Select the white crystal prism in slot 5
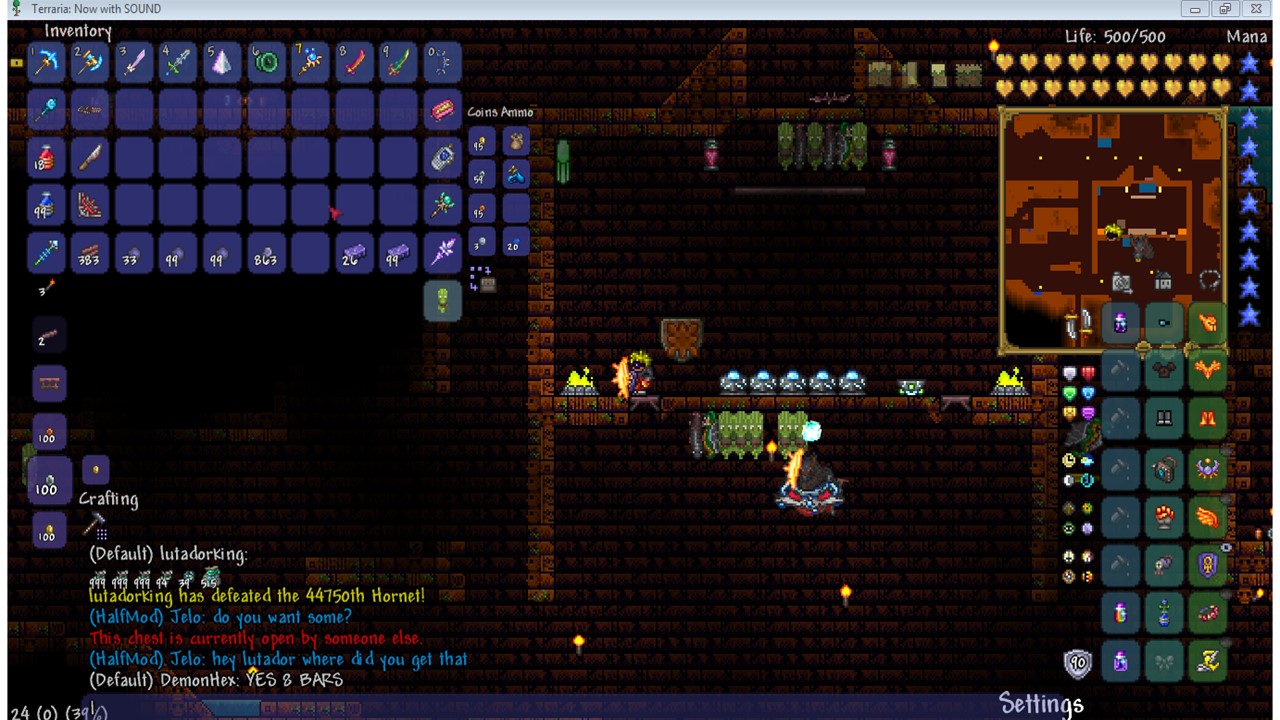This screenshot has height=720, width=1280. click(x=222, y=62)
